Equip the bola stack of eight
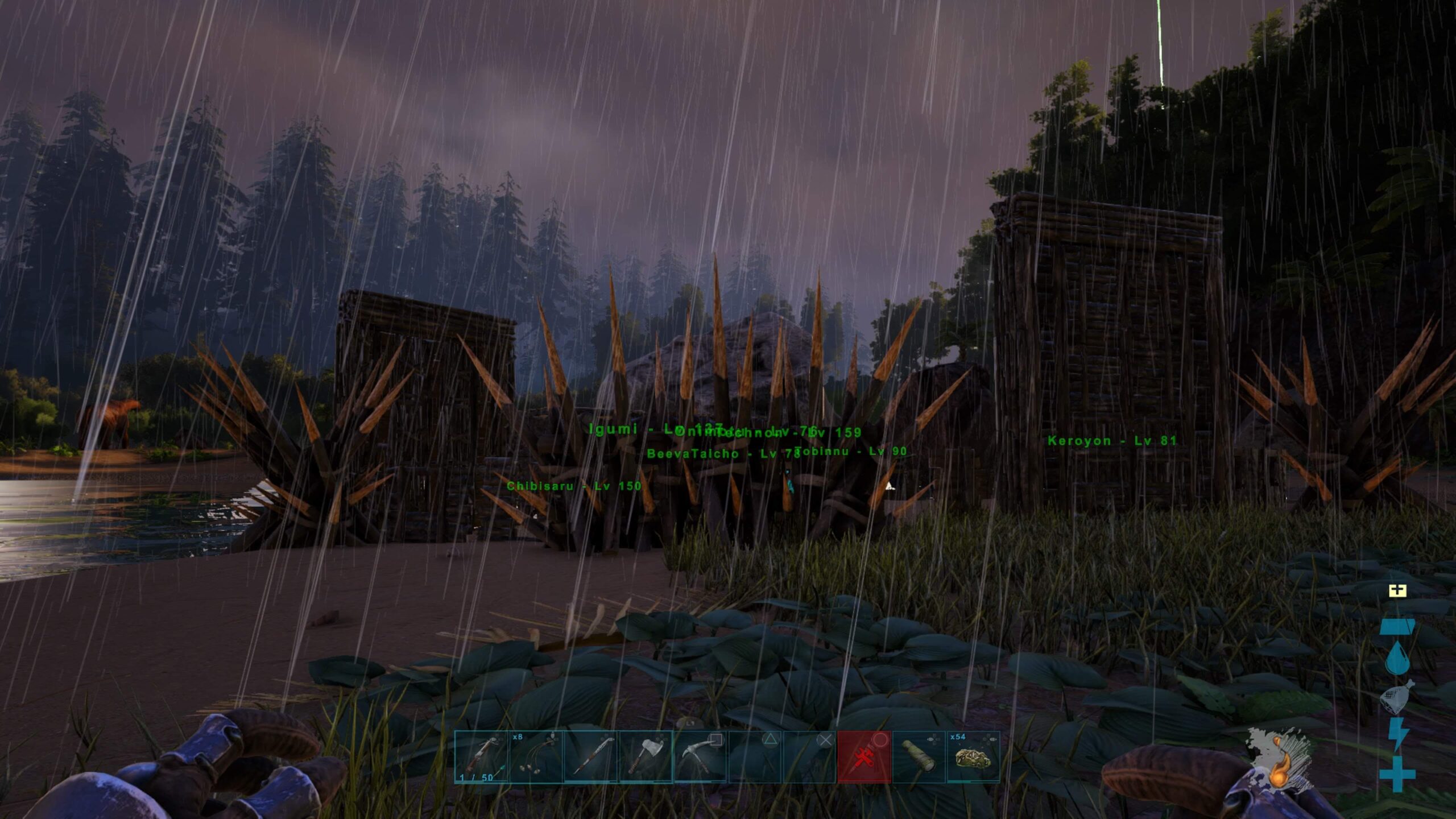The image size is (1456, 819). pos(536,757)
